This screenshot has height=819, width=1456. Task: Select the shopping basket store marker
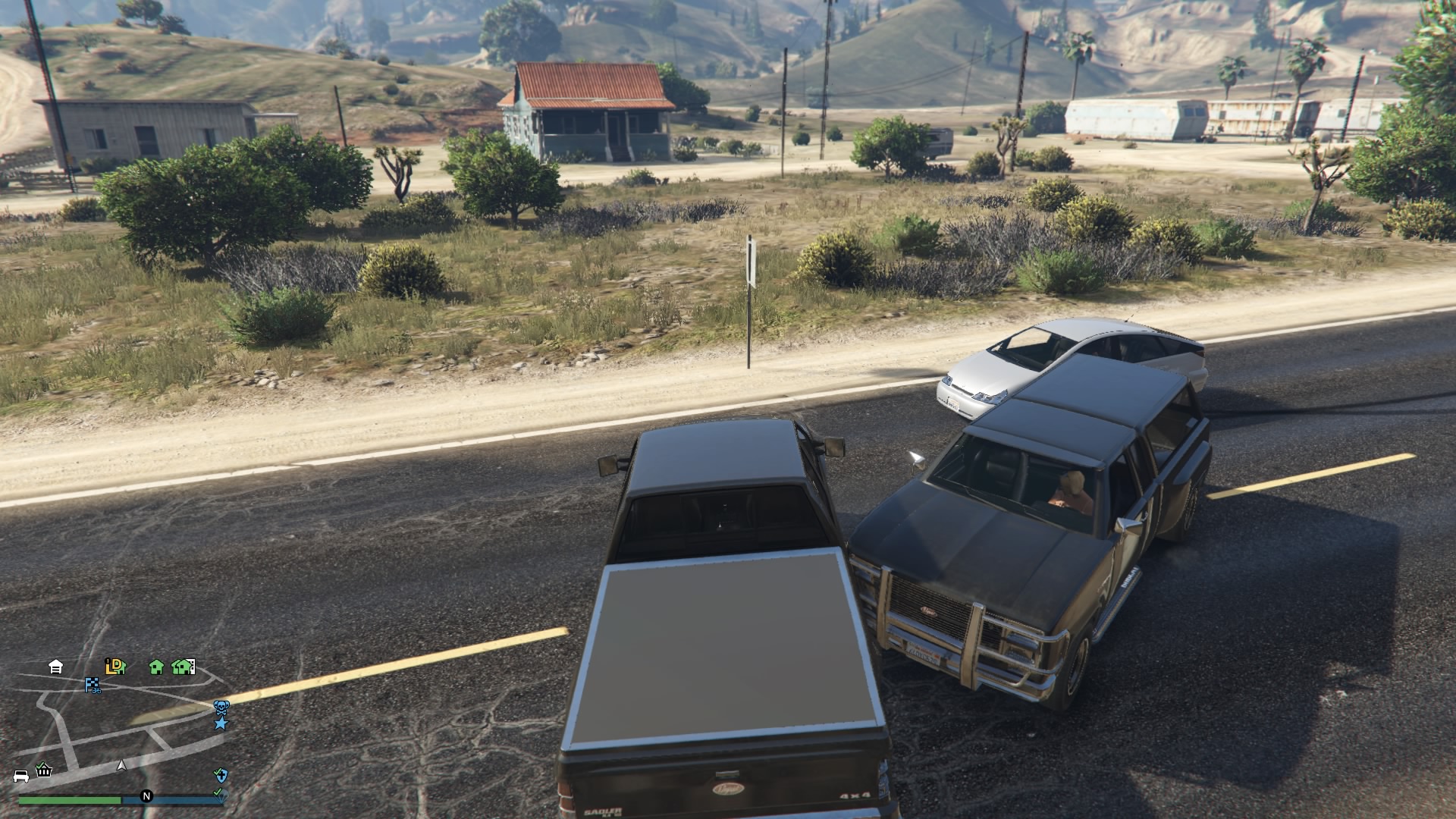point(44,770)
